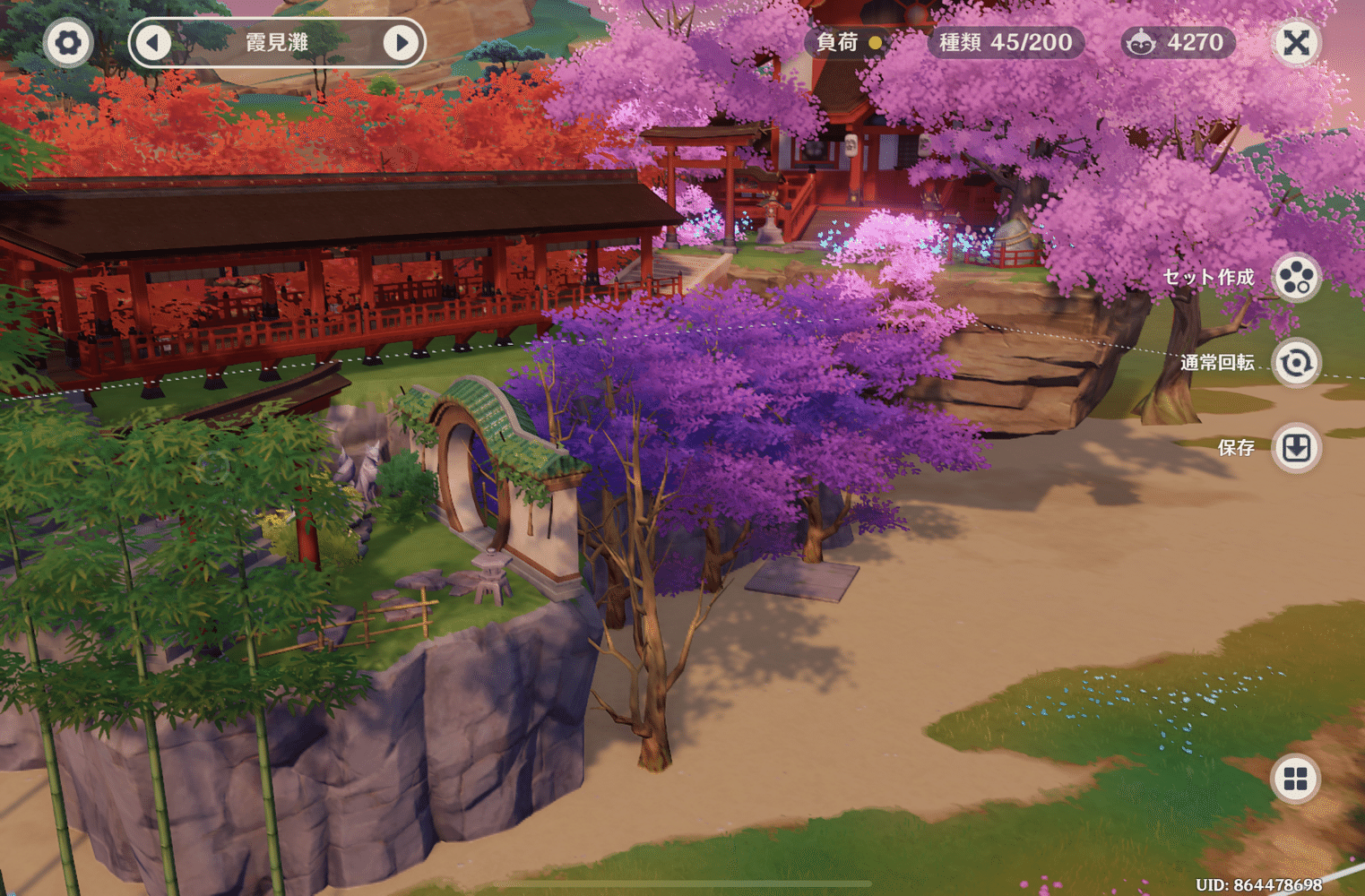The height and width of the screenshot is (896, 1365).
Task: Go to previous area with left arrow
Action: (153, 42)
